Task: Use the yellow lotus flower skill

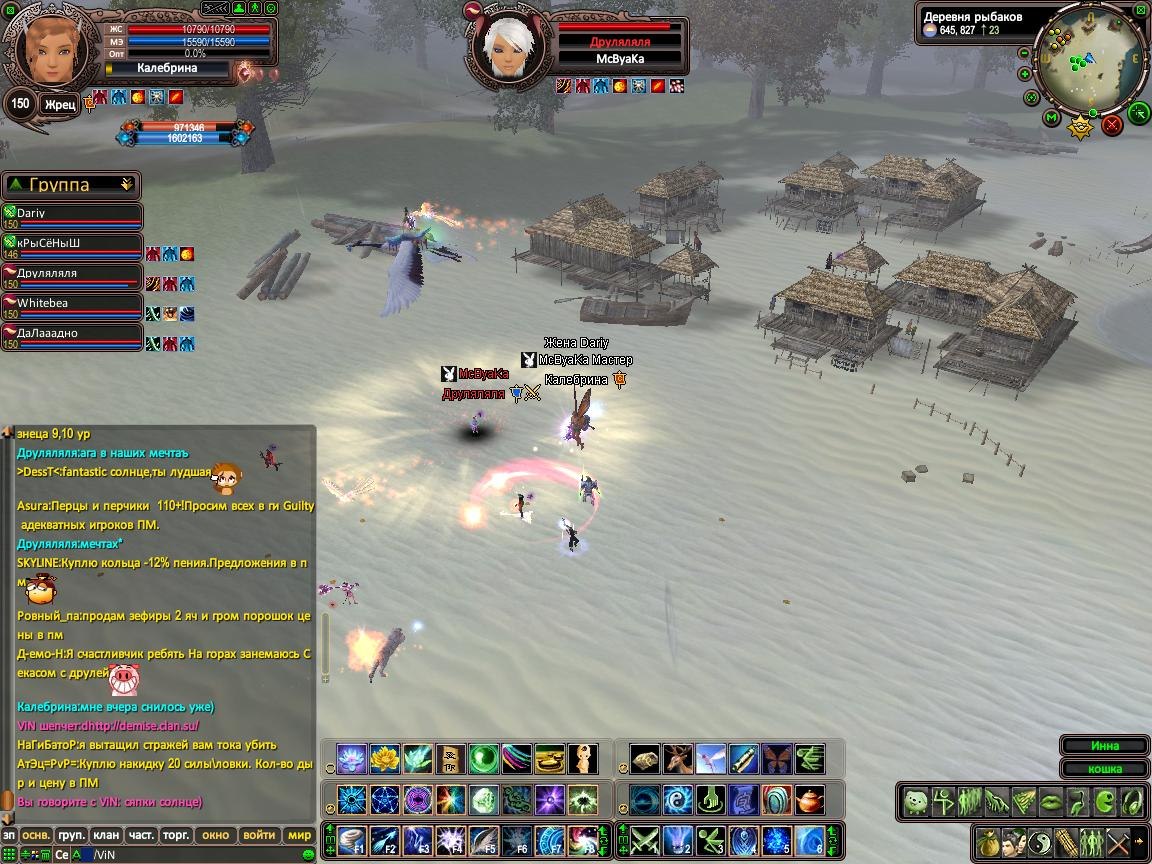Action: pyautogui.click(x=385, y=759)
